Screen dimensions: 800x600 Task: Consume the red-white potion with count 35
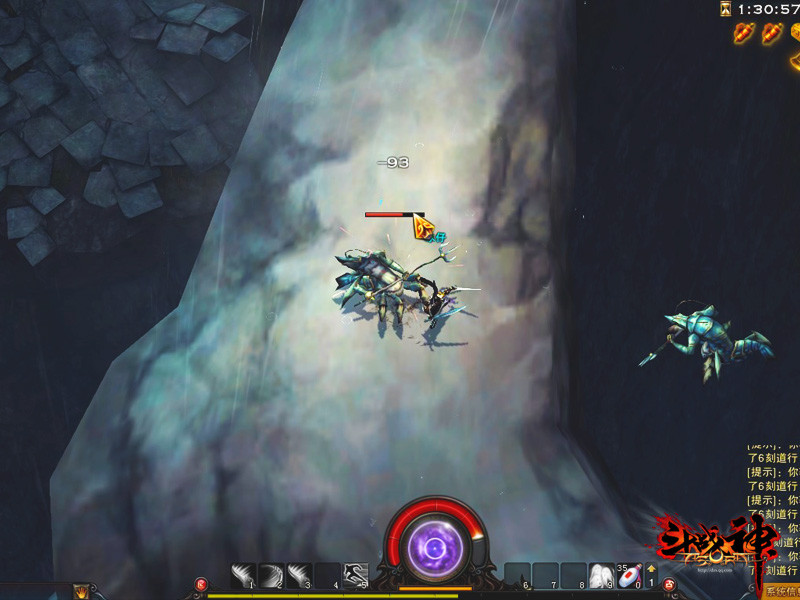pyautogui.click(x=629, y=577)
